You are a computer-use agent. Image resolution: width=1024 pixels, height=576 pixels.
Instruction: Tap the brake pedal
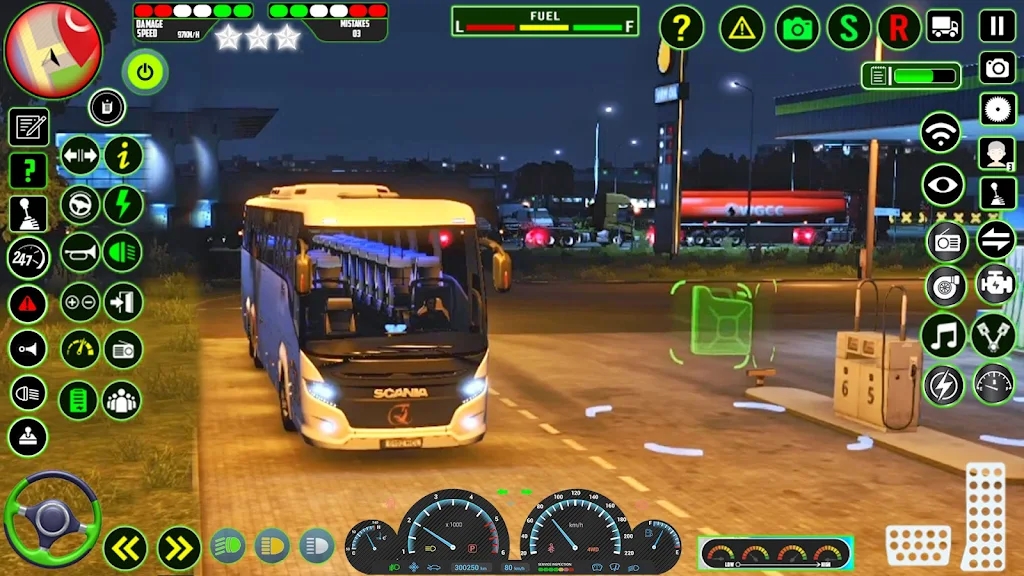tap(918, 545)
